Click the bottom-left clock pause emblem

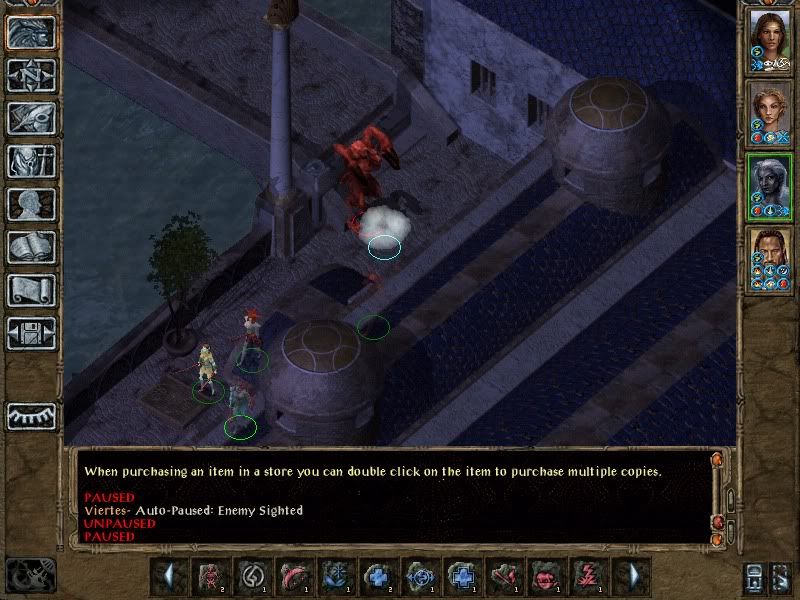click(30, 576)
